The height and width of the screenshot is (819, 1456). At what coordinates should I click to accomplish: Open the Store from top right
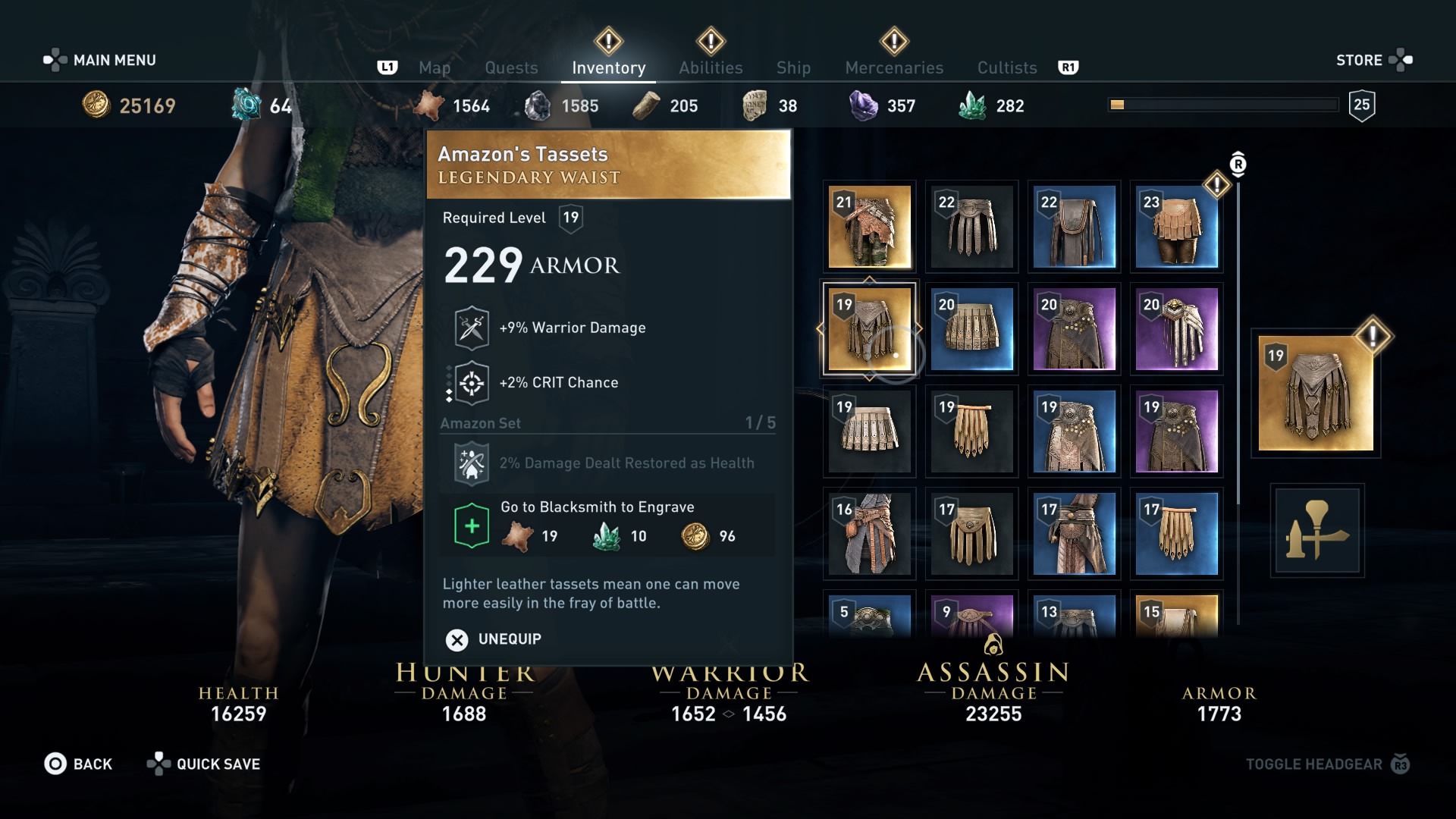(1360, 60)
